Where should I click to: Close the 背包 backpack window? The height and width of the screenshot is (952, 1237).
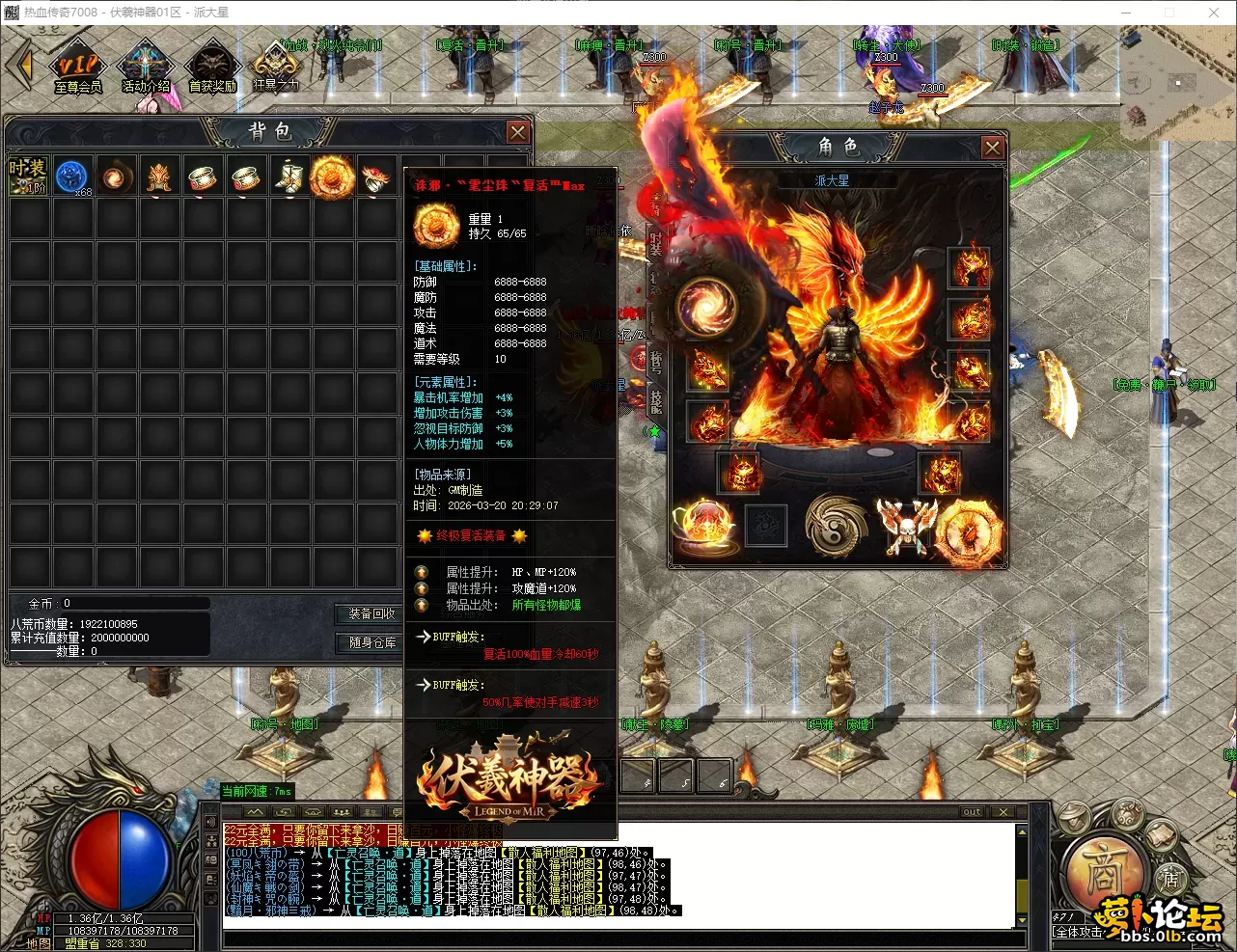[x=518, y=132]
